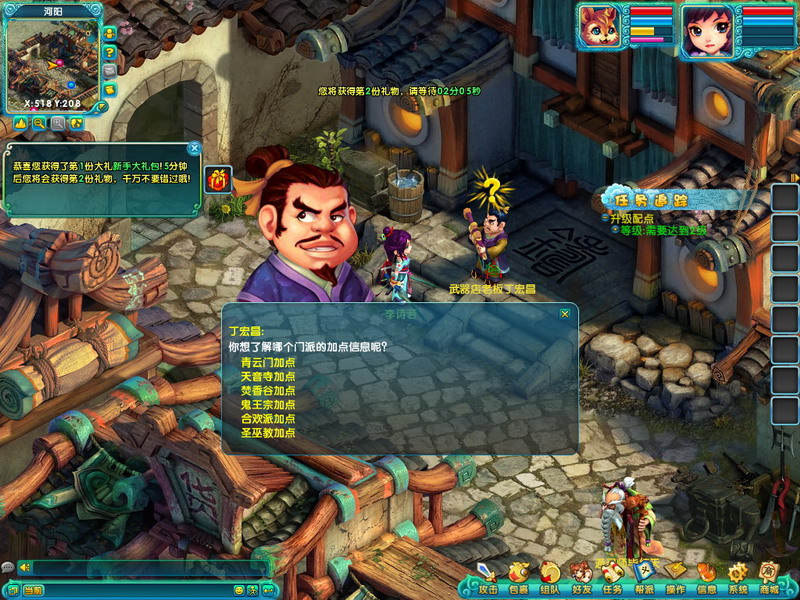The height and width of the screenshot is (600, 800).
Task: Choose 鬼王宗加点 in the NPC dialogue
Action: tap(268, 404)
